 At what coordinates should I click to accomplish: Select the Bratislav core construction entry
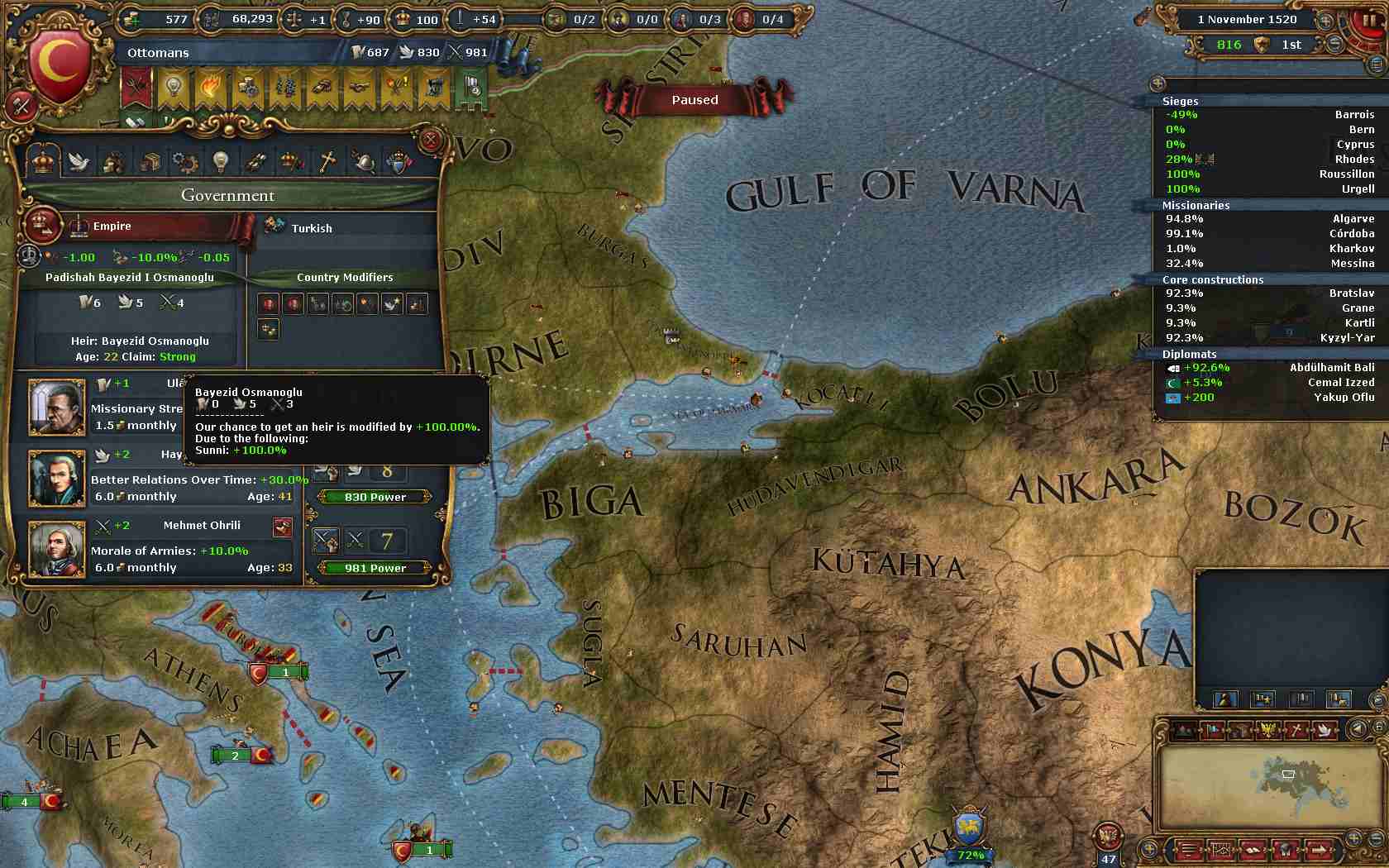tap(1267, 293)
